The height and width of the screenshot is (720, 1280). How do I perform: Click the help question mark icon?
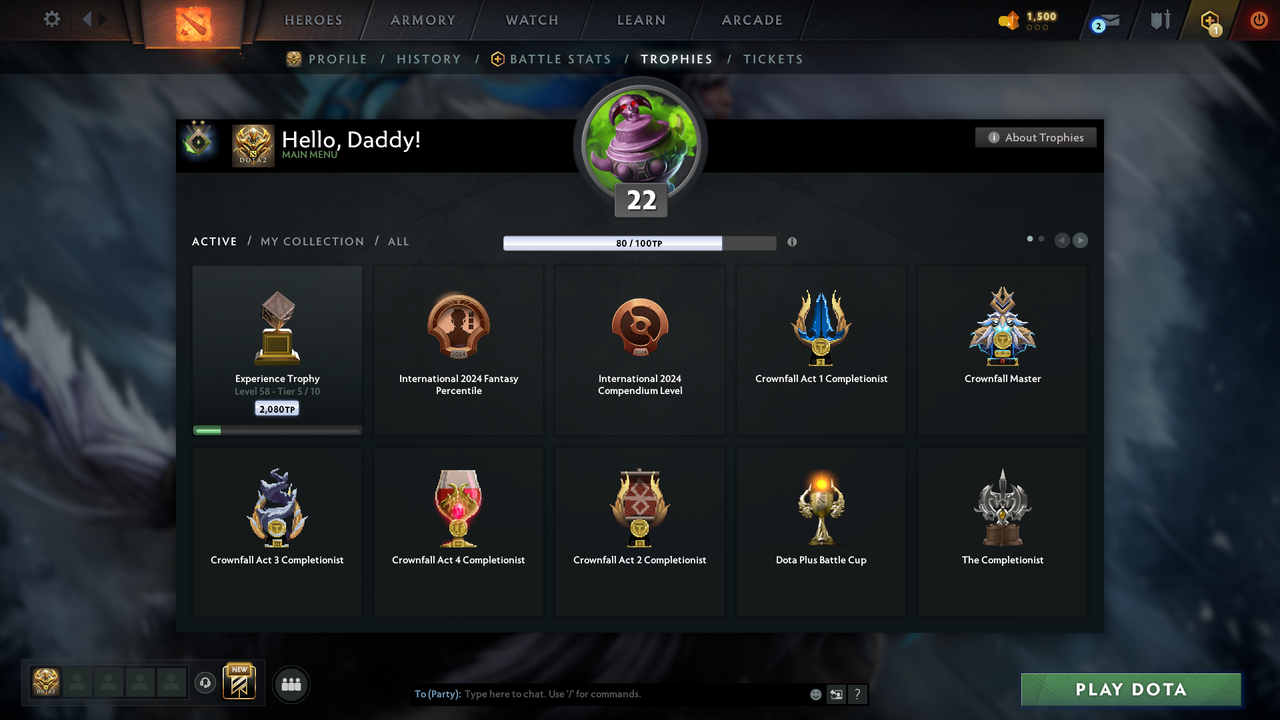point(857,693)
